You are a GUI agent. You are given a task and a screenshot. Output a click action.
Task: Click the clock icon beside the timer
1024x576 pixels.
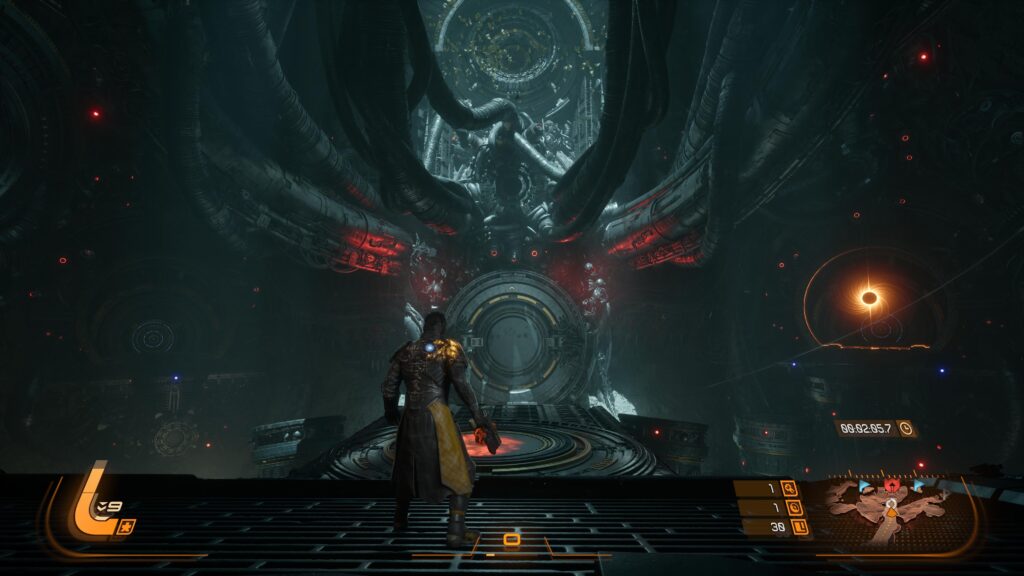(x=905, y=428)
